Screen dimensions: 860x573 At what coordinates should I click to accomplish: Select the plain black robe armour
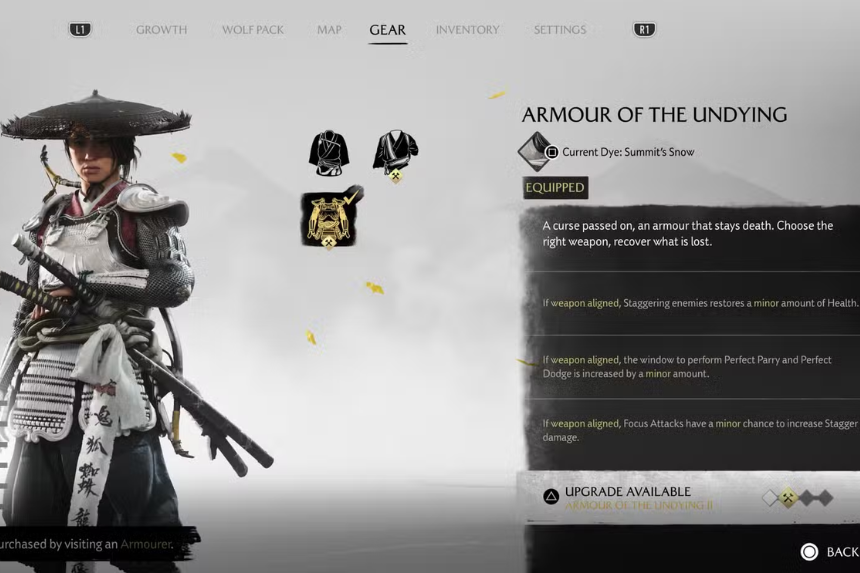point(328,153)
